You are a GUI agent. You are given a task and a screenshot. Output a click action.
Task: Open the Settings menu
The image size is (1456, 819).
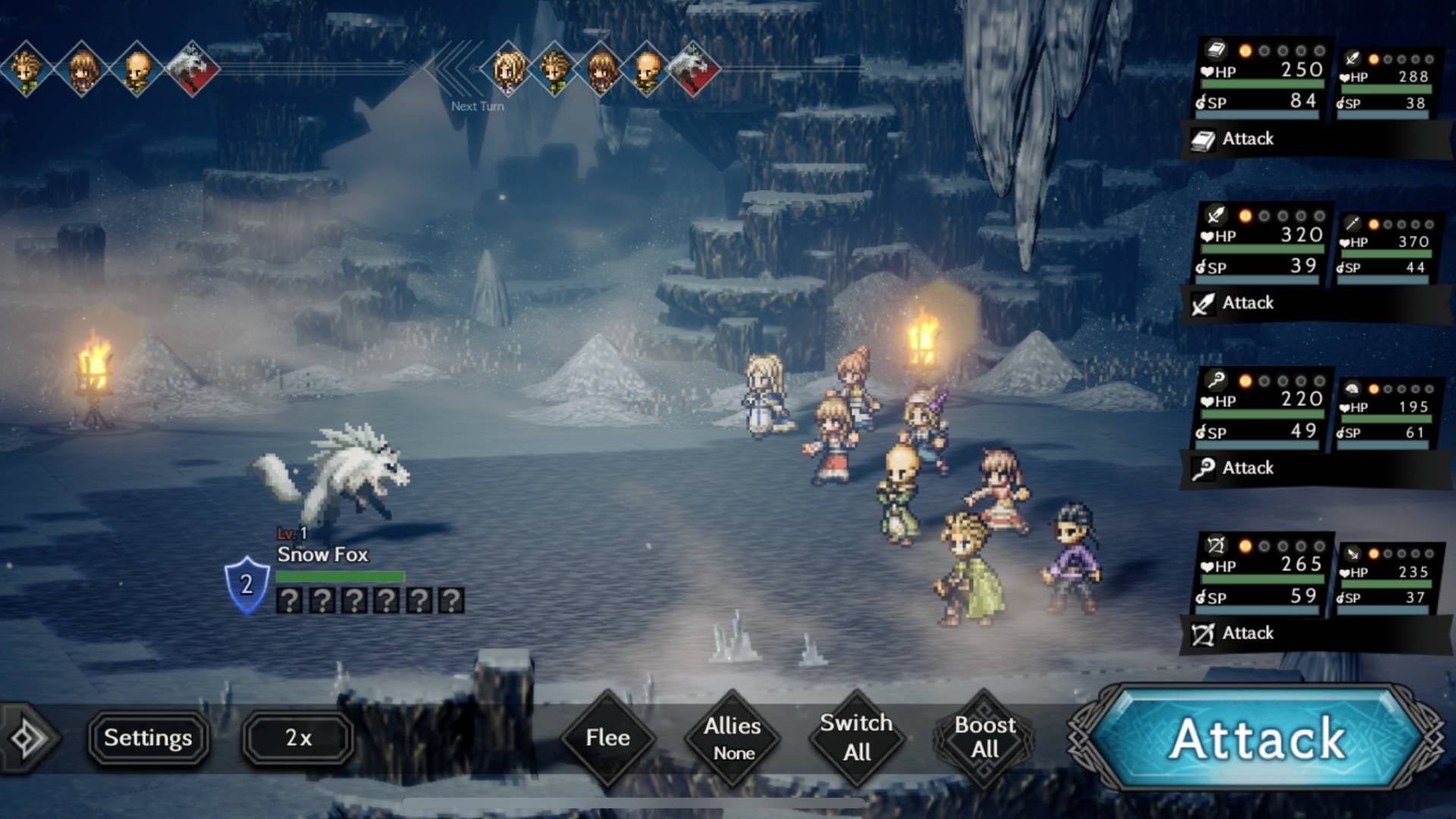click(149, 736)
